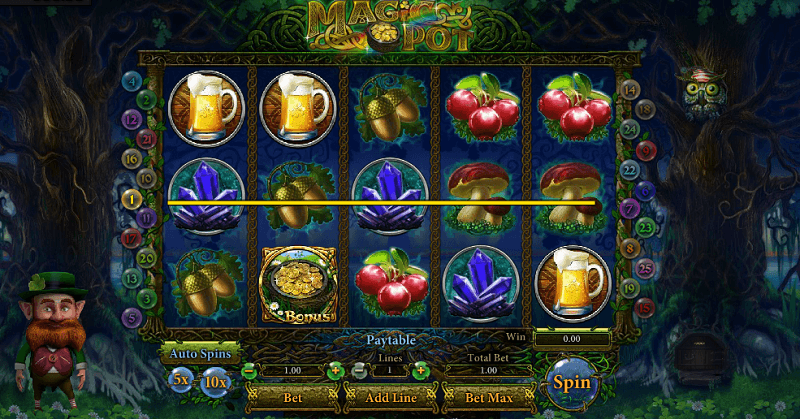
Task: Choose payline 12 marker
Action: (131, 119)
